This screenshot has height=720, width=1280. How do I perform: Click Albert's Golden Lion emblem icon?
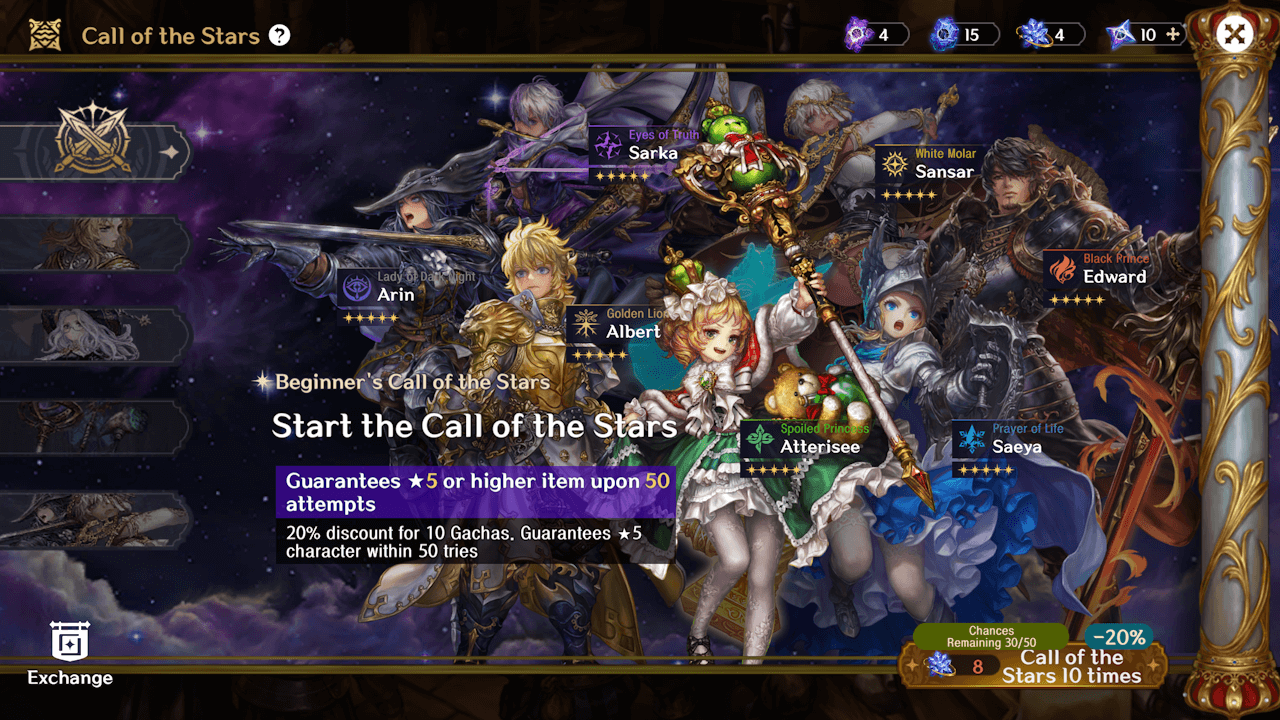click(x=586, y=324)
